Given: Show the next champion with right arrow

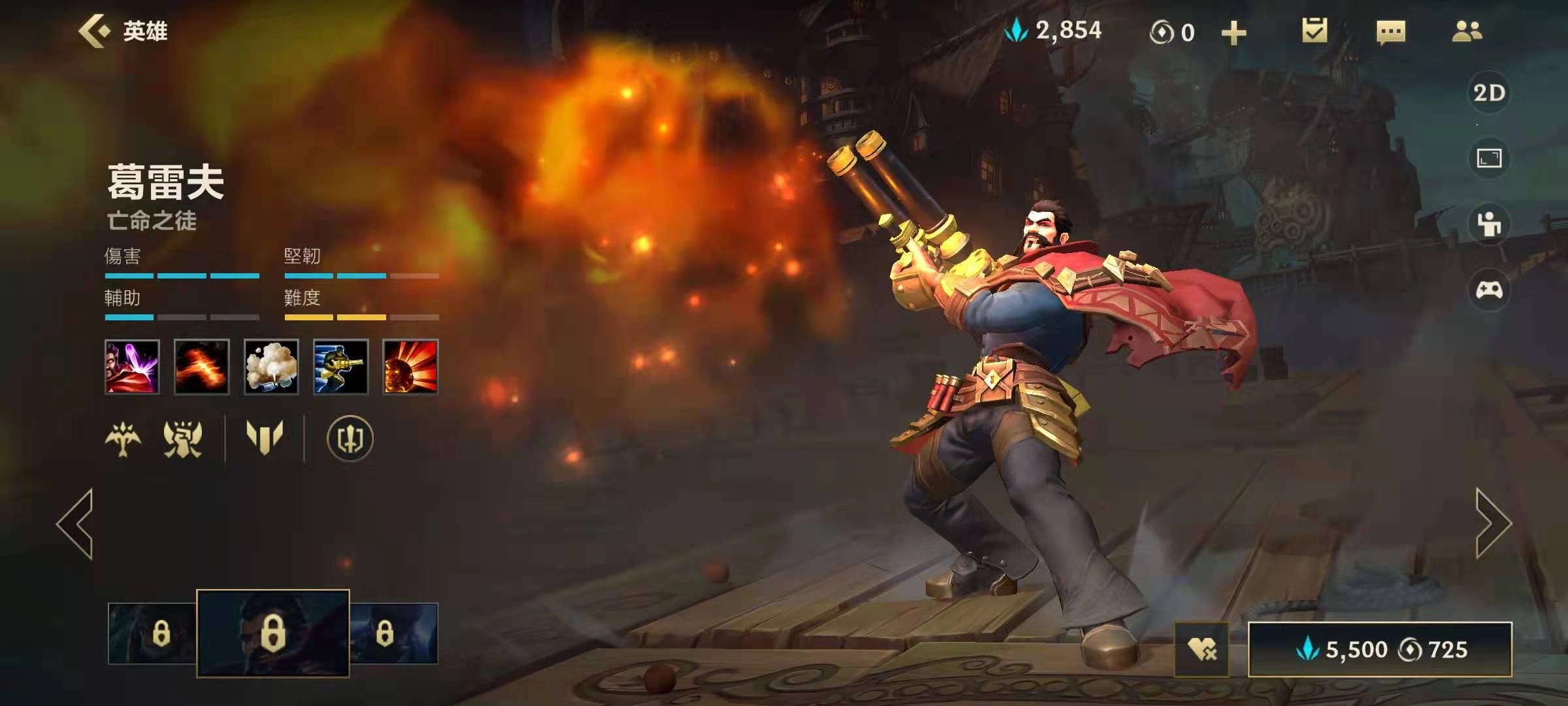Looking at the screenshot, I should tap(1494, 523).
